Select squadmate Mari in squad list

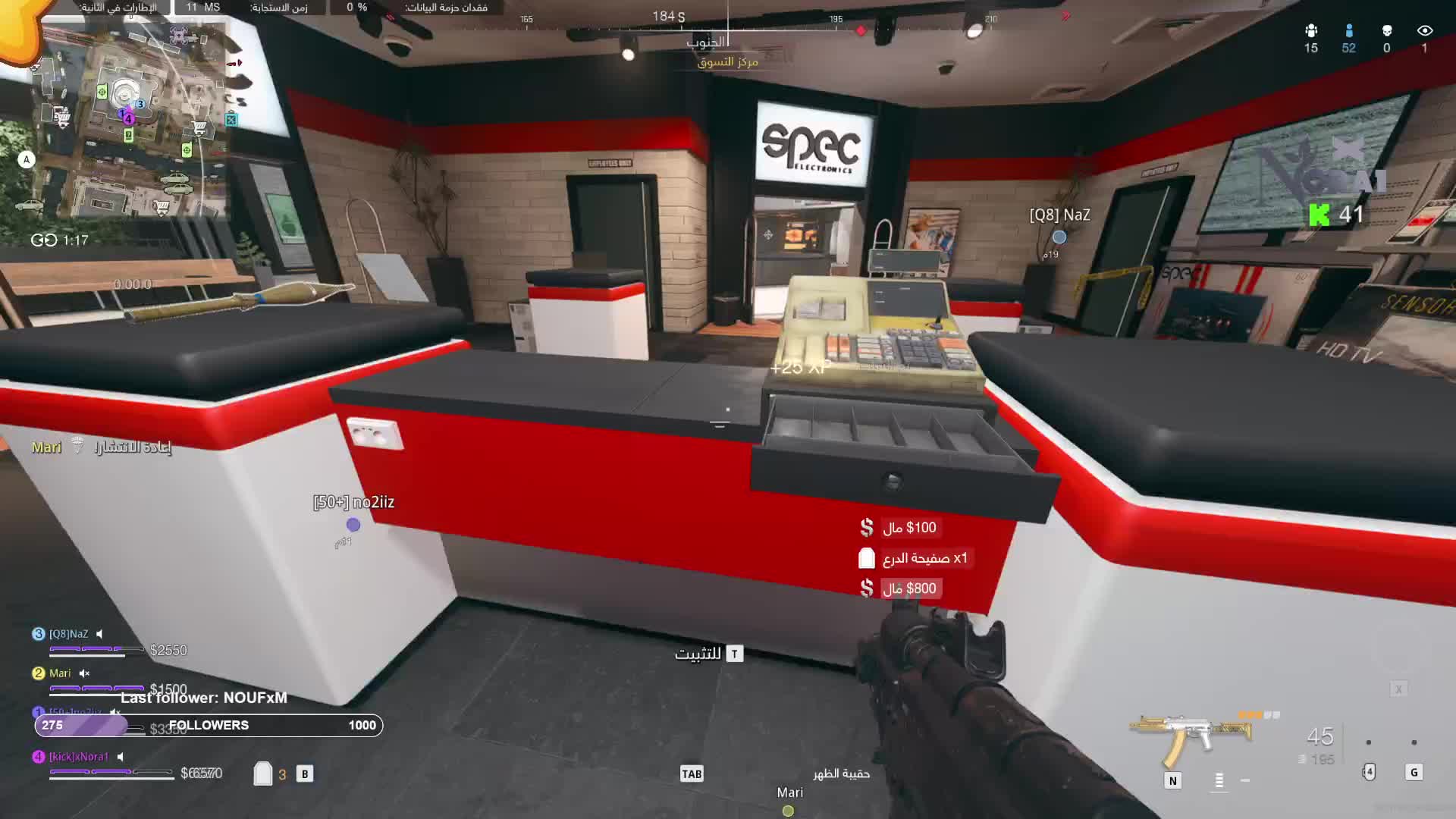coord(59,673)
